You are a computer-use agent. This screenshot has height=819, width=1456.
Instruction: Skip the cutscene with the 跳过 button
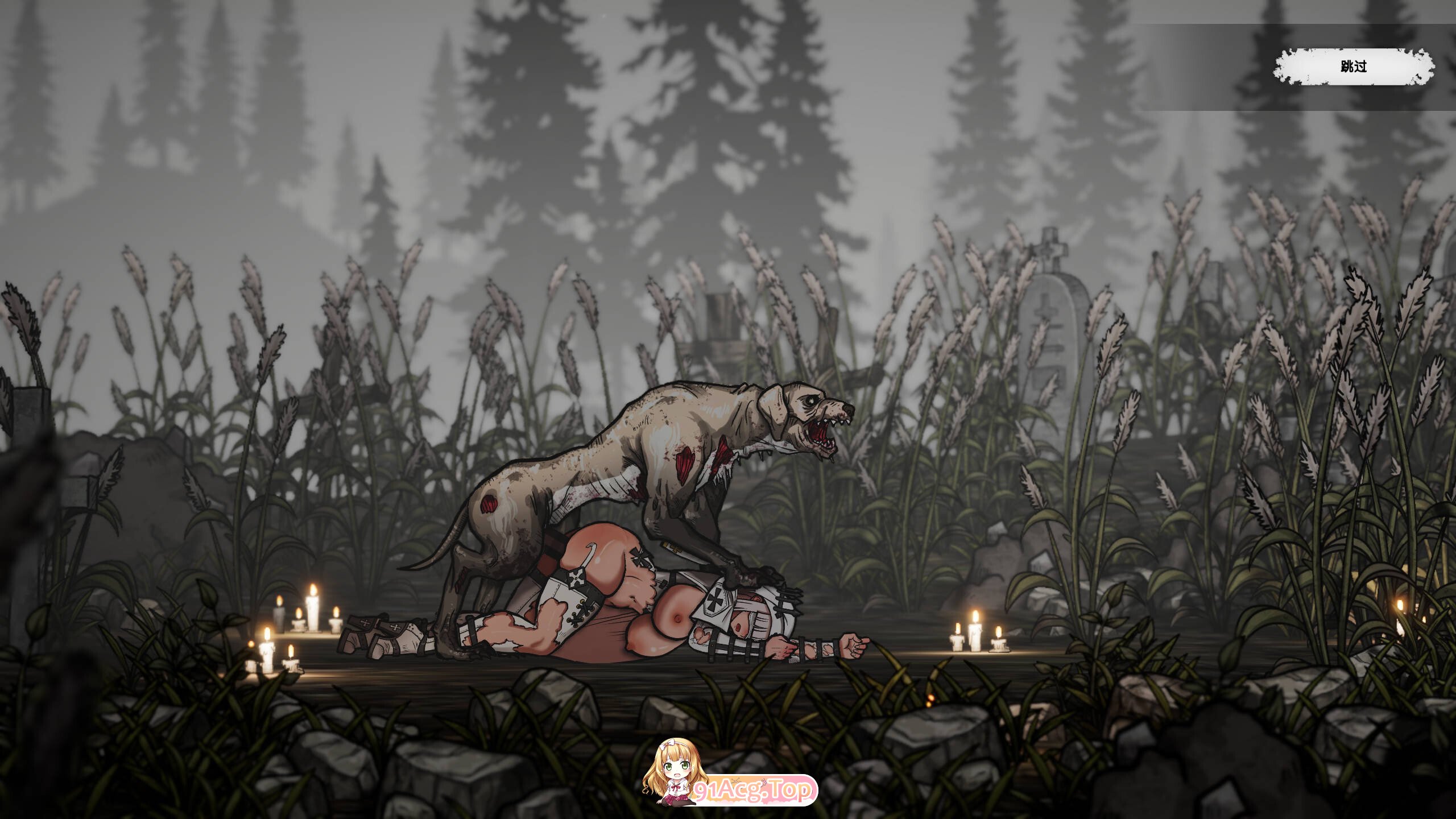1353,67
